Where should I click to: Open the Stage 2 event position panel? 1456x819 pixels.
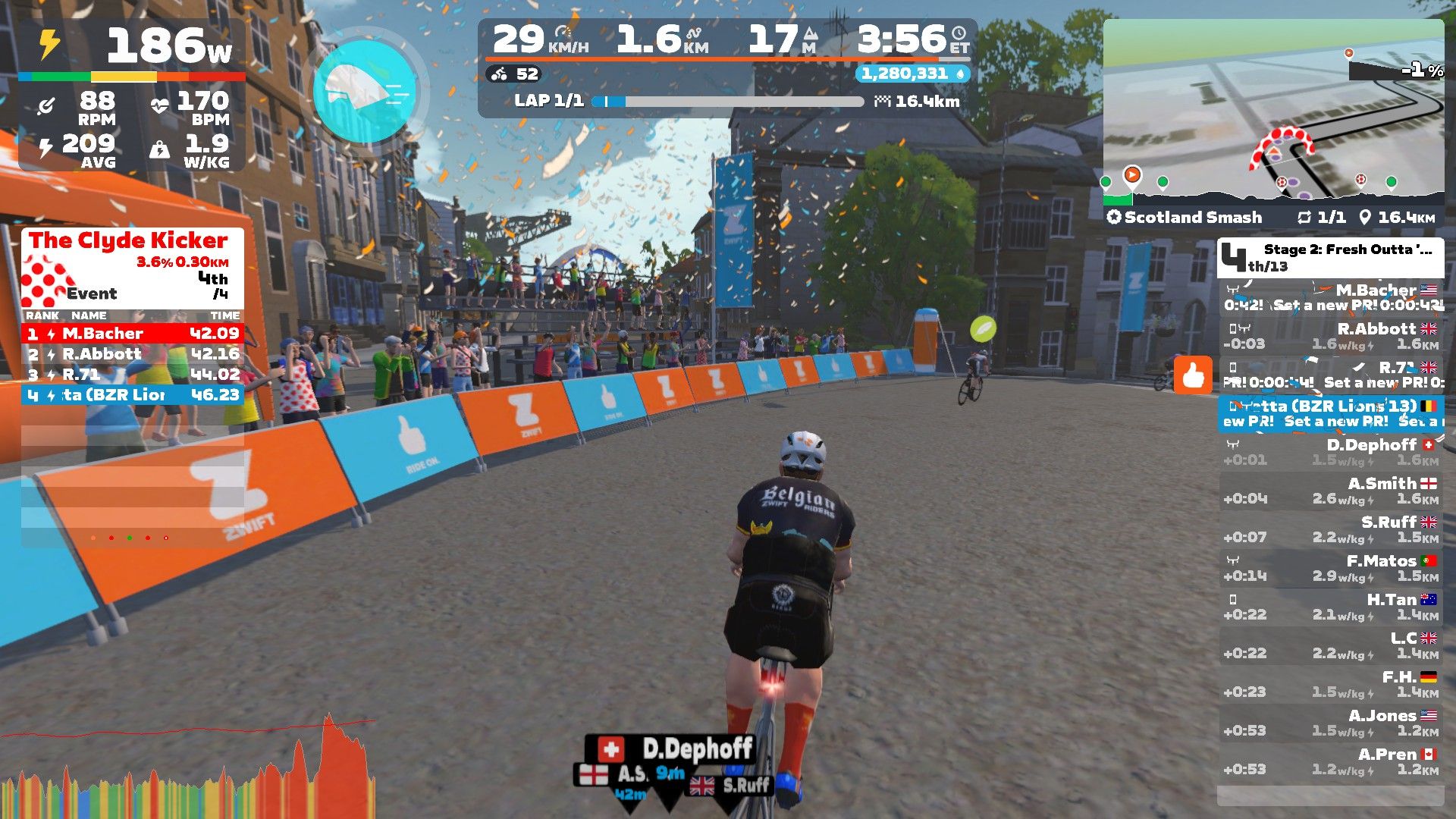[x=1331, y=258]
